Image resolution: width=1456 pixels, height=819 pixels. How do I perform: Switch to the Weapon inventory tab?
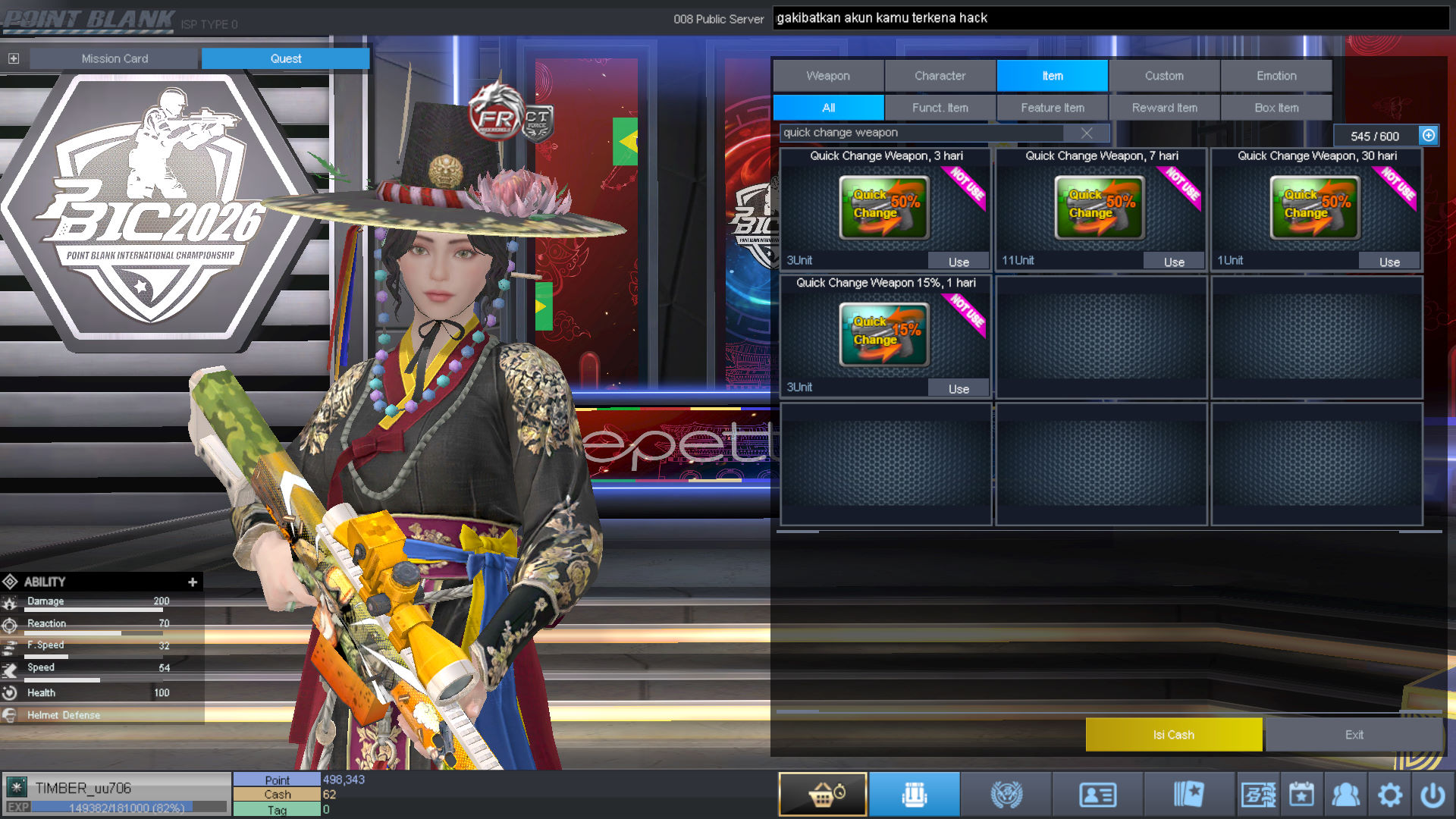pos(828,76)
